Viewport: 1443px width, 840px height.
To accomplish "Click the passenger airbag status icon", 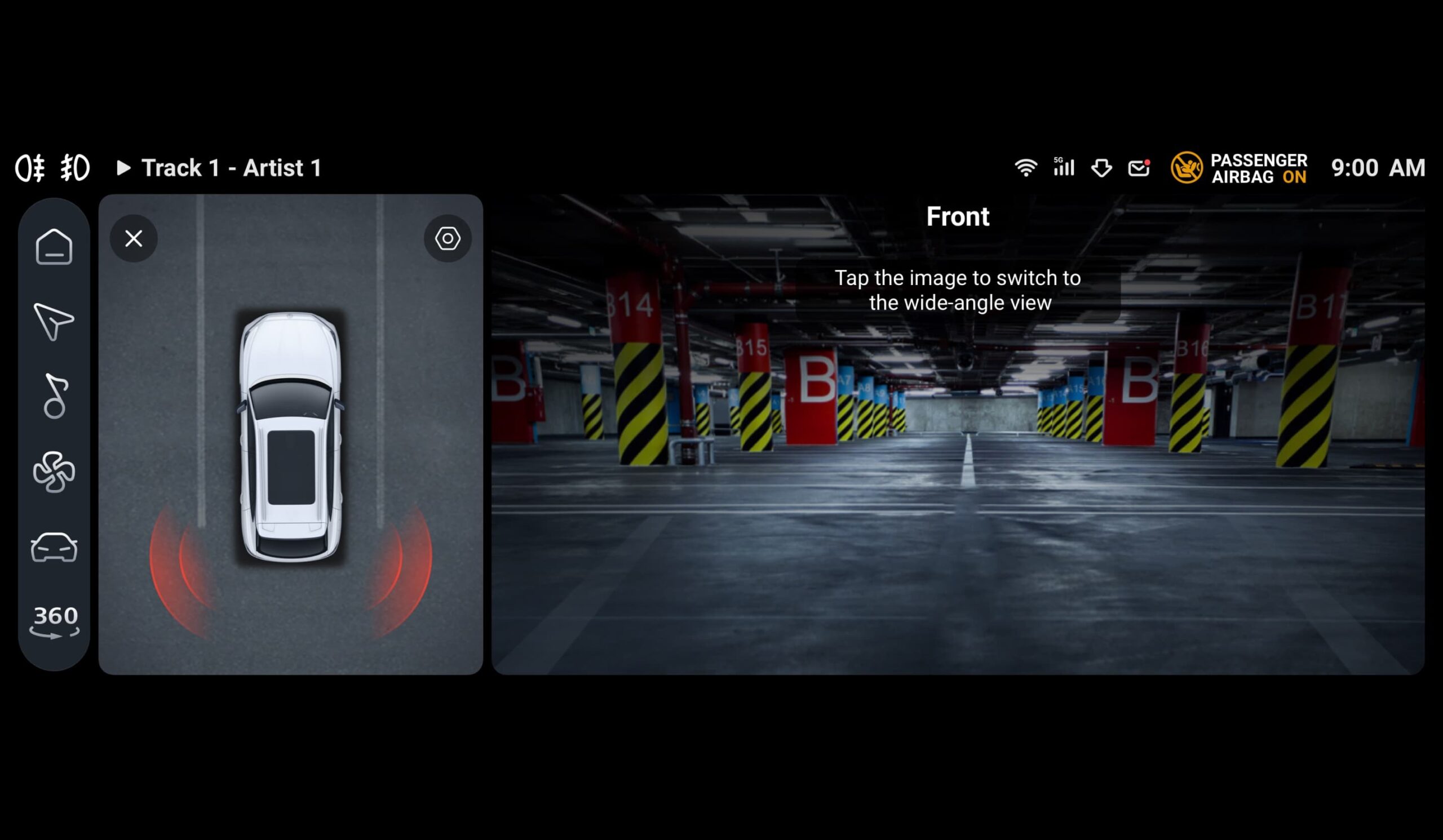I will pos(1186,168).
